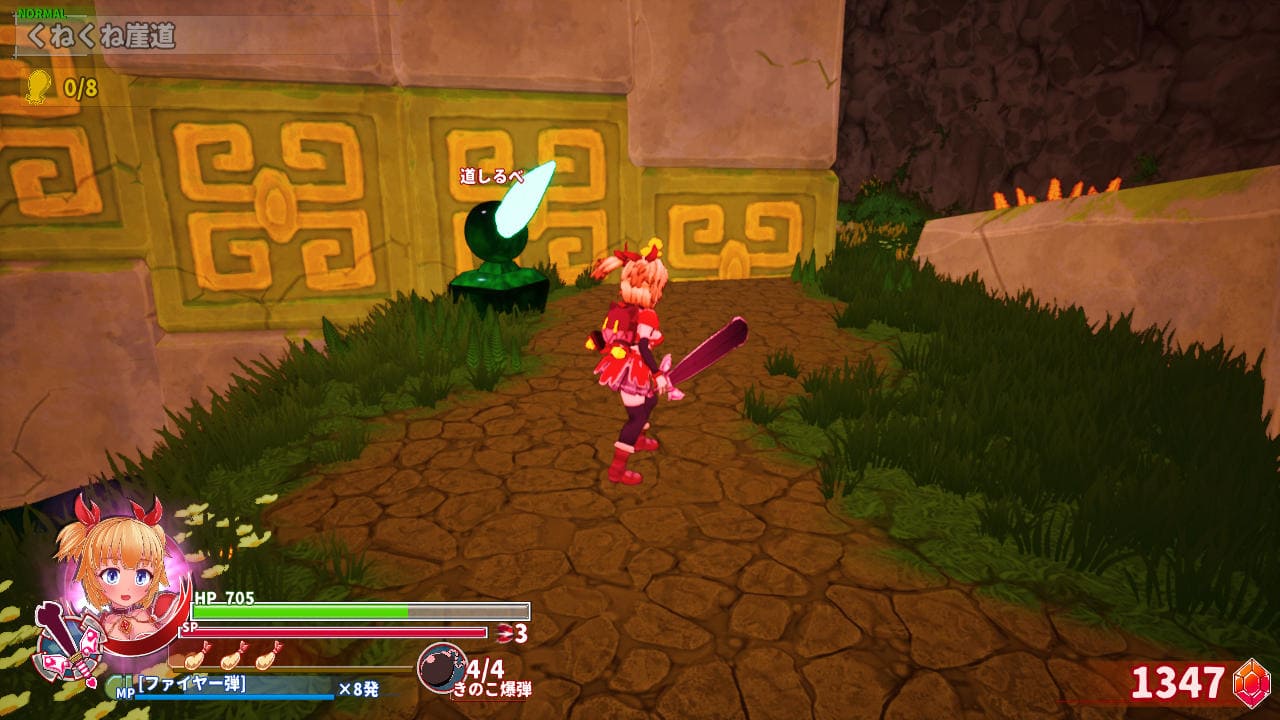The height and width of the screenshot is (720, 1280).
Task: Activate the きのこ爆弾 mushroom bomb icon
Action: tap(440, 668)
